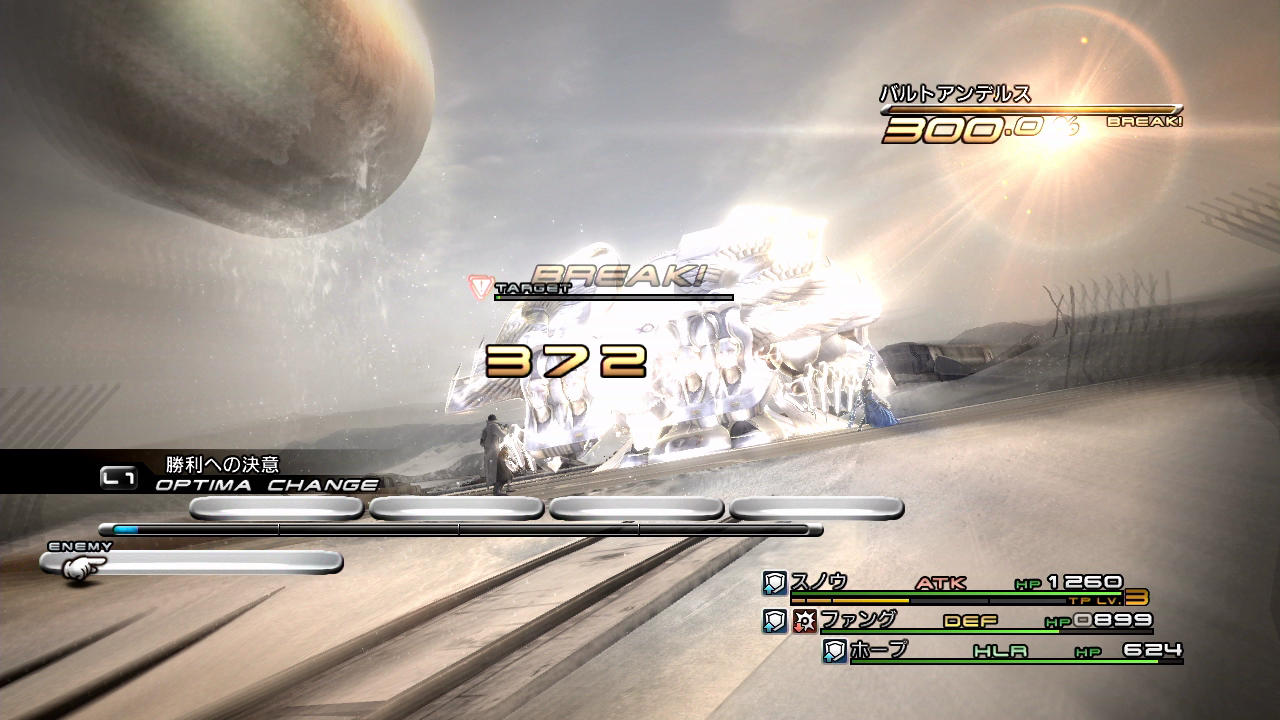Click the red TARGET warning marker icon
This screenshot has height=720, width=1280.
(x=480, y=287)
